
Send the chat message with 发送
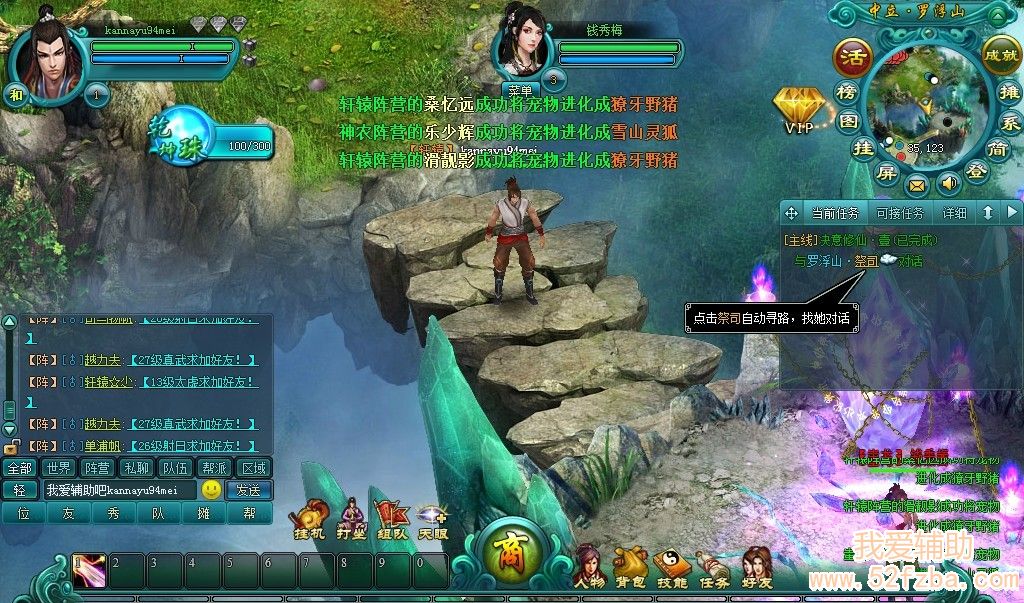point(248,490)
